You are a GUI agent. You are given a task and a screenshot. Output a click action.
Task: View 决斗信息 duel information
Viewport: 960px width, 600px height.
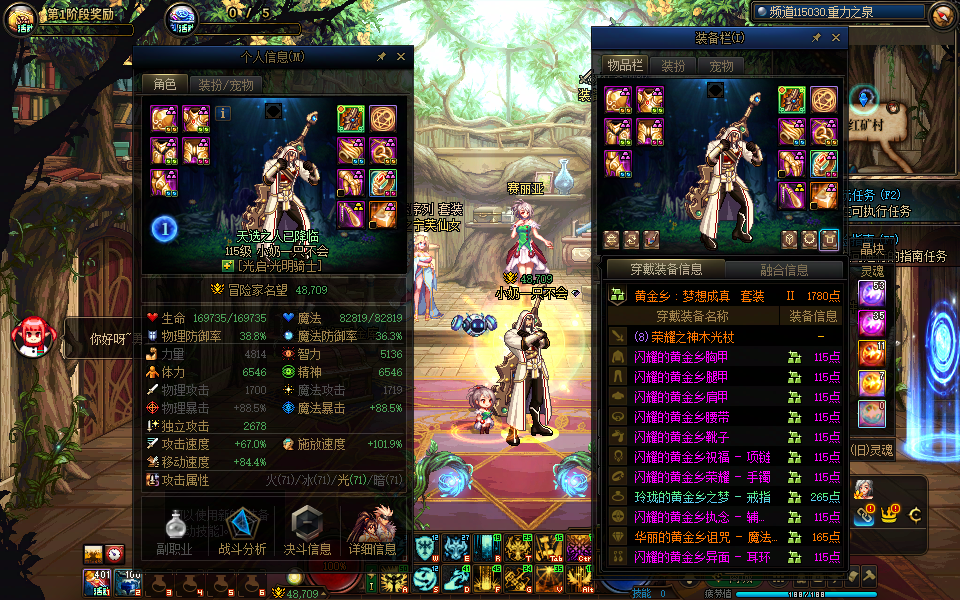click(307, 528)
